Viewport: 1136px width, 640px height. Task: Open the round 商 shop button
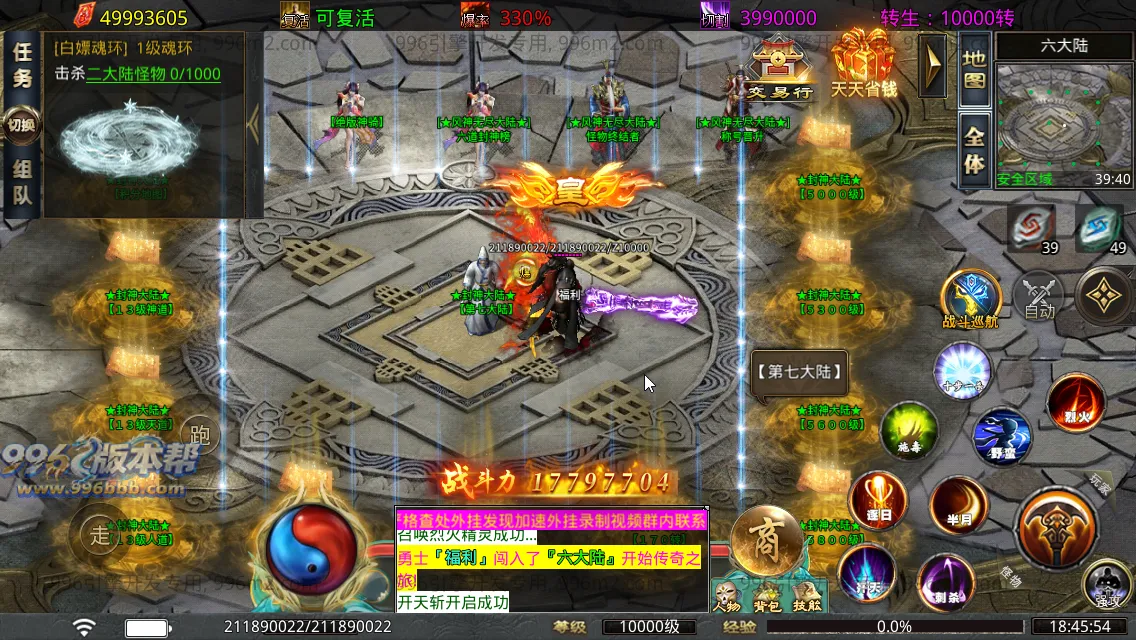coord(767,541)
